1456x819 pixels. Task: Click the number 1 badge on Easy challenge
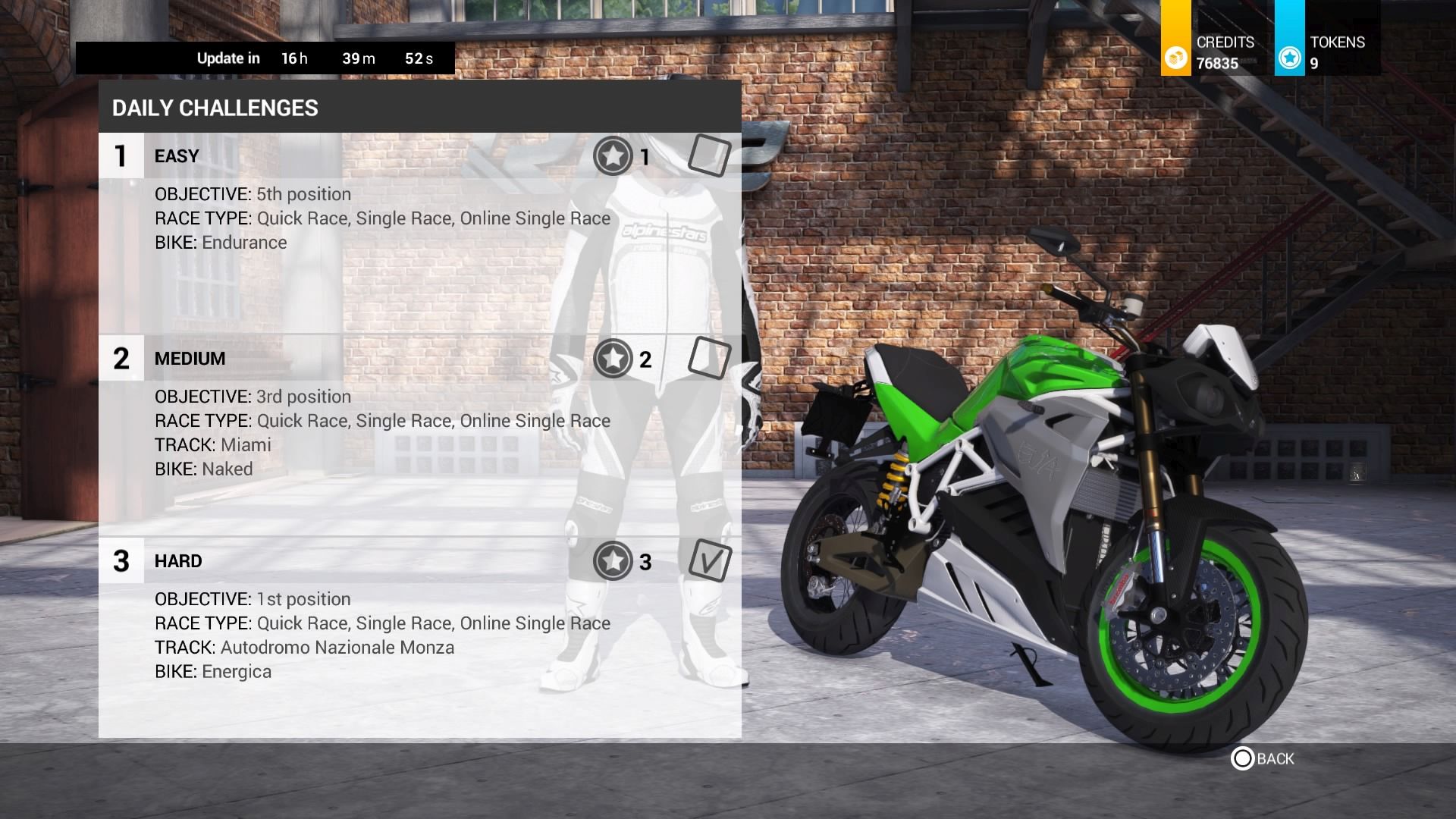click(x=121, y=155)
